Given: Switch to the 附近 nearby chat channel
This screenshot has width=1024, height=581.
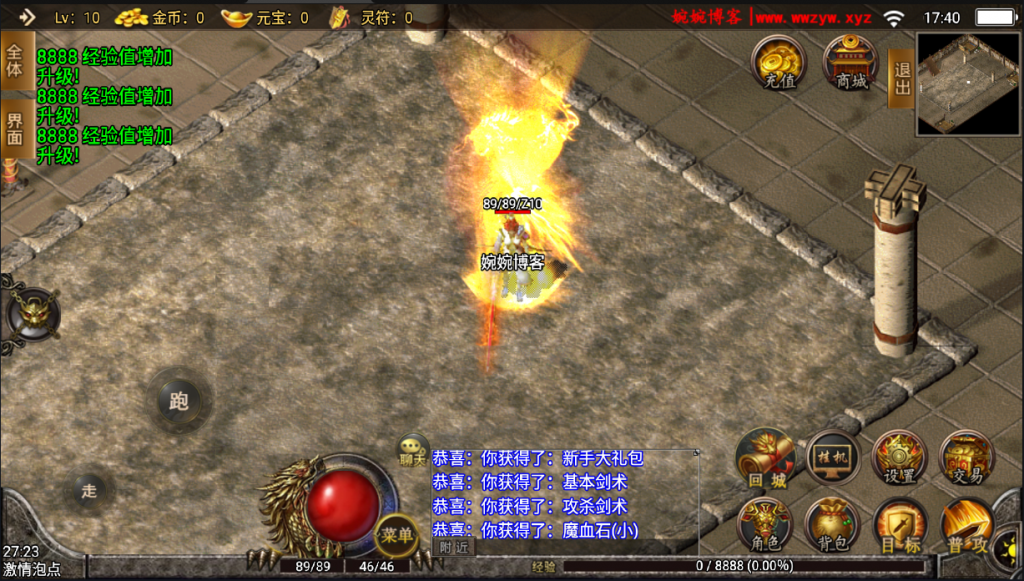Looking at the screenshot, I should [453, 547].
